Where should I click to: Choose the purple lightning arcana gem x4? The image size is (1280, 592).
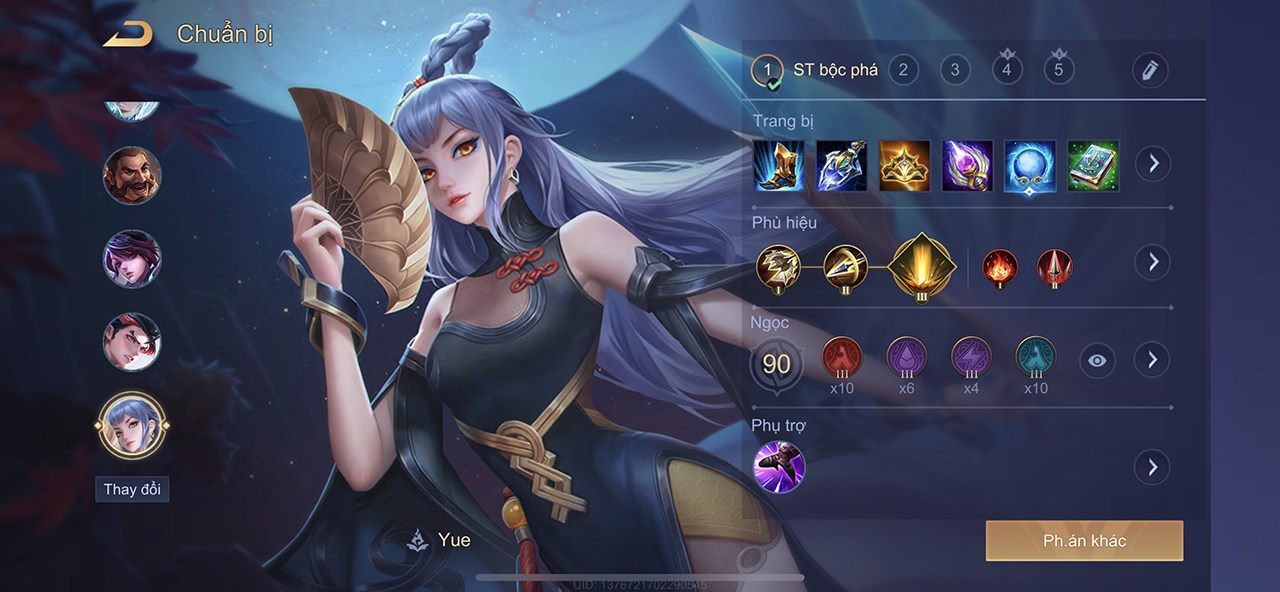[970, 358]
